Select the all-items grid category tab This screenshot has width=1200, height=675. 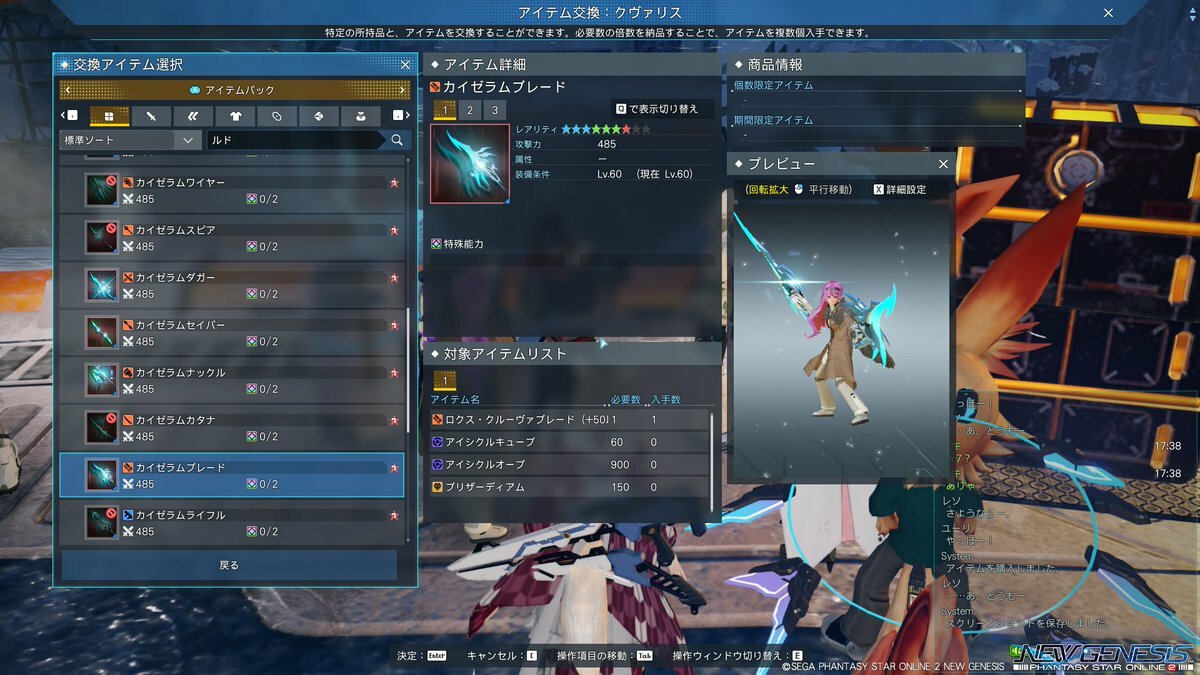pyautogui.click(x=109, y=116)
